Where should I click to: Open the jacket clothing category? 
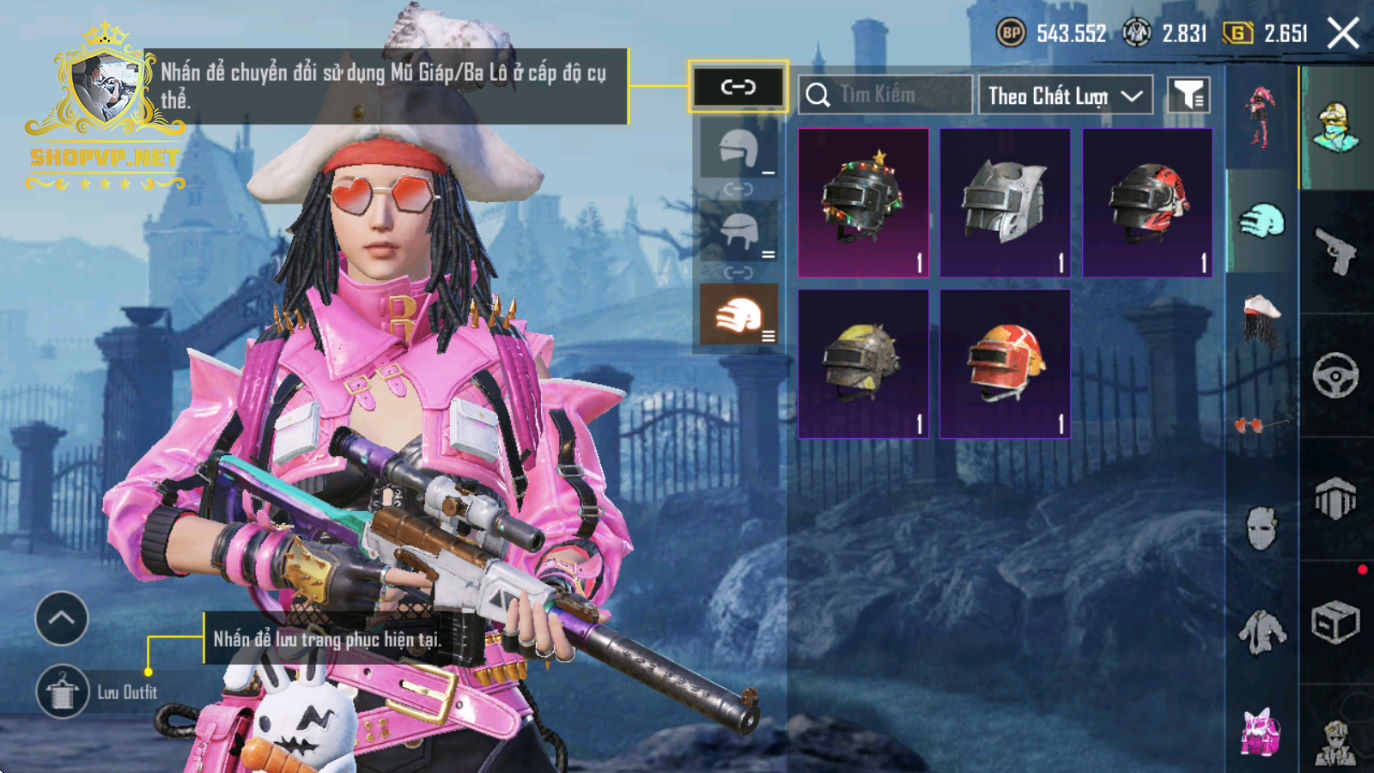pos(1261,631)
